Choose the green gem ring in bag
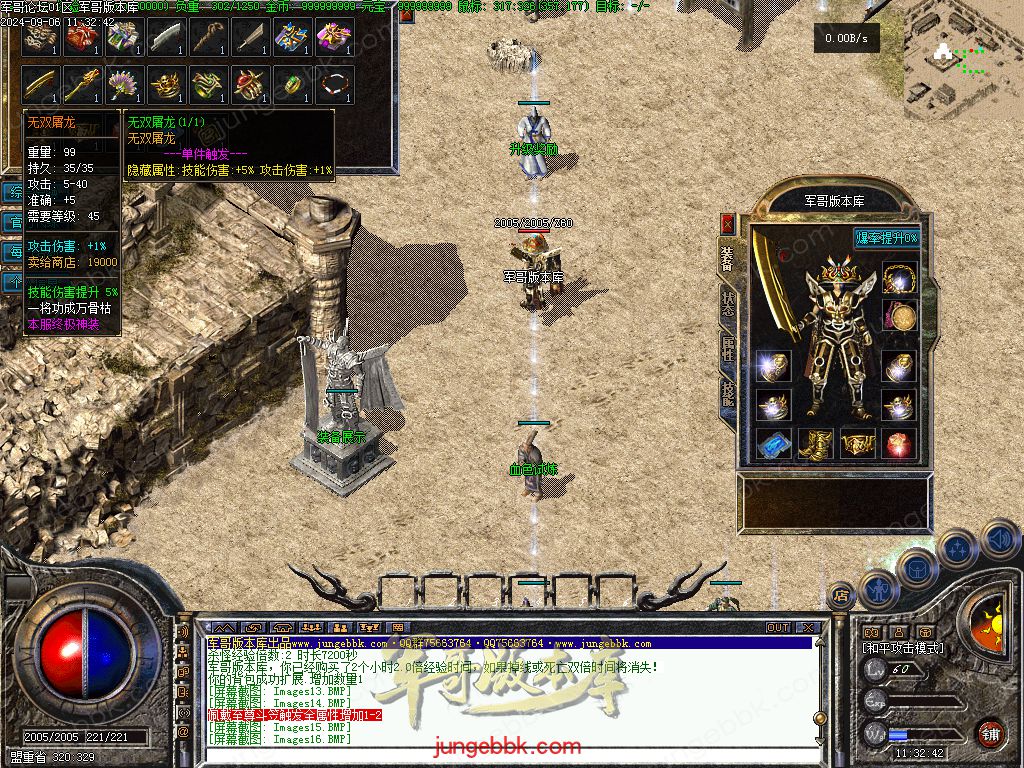This screenshot has height=768, width=1024. tap(292, 85)
